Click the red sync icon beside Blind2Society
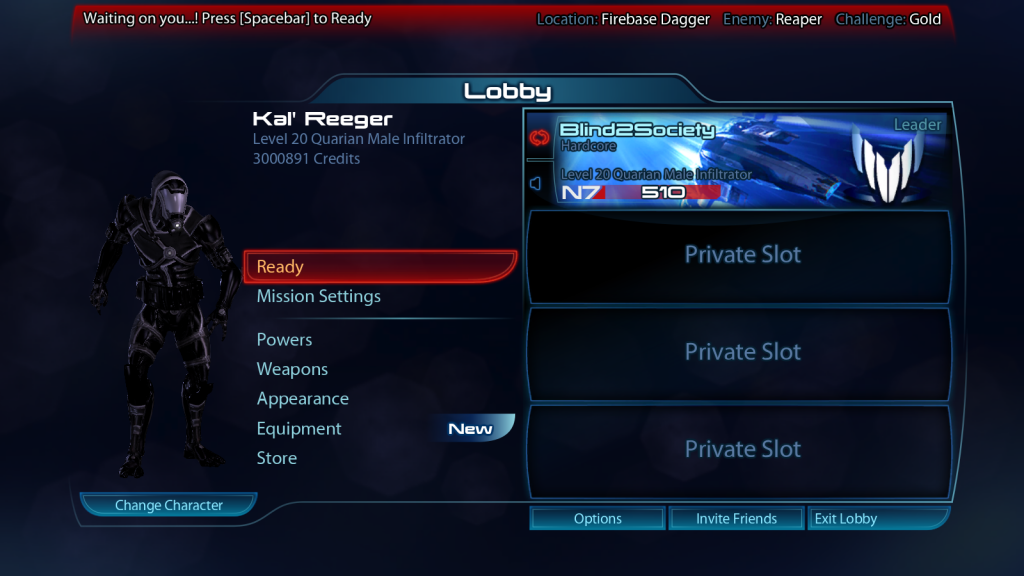The image size is (1024, 576). point(538,137)
